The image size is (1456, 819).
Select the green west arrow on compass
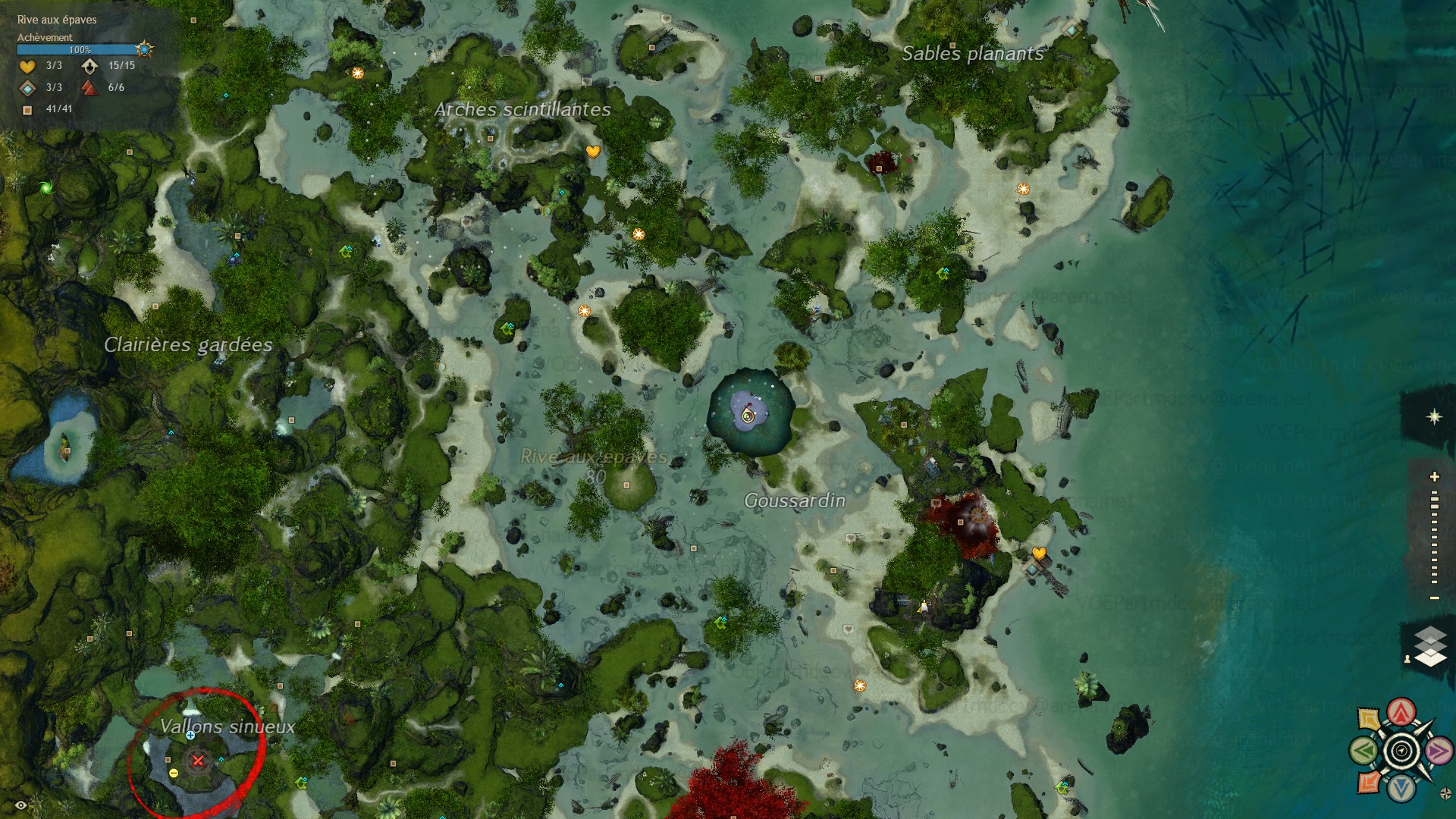point(1363,752)
